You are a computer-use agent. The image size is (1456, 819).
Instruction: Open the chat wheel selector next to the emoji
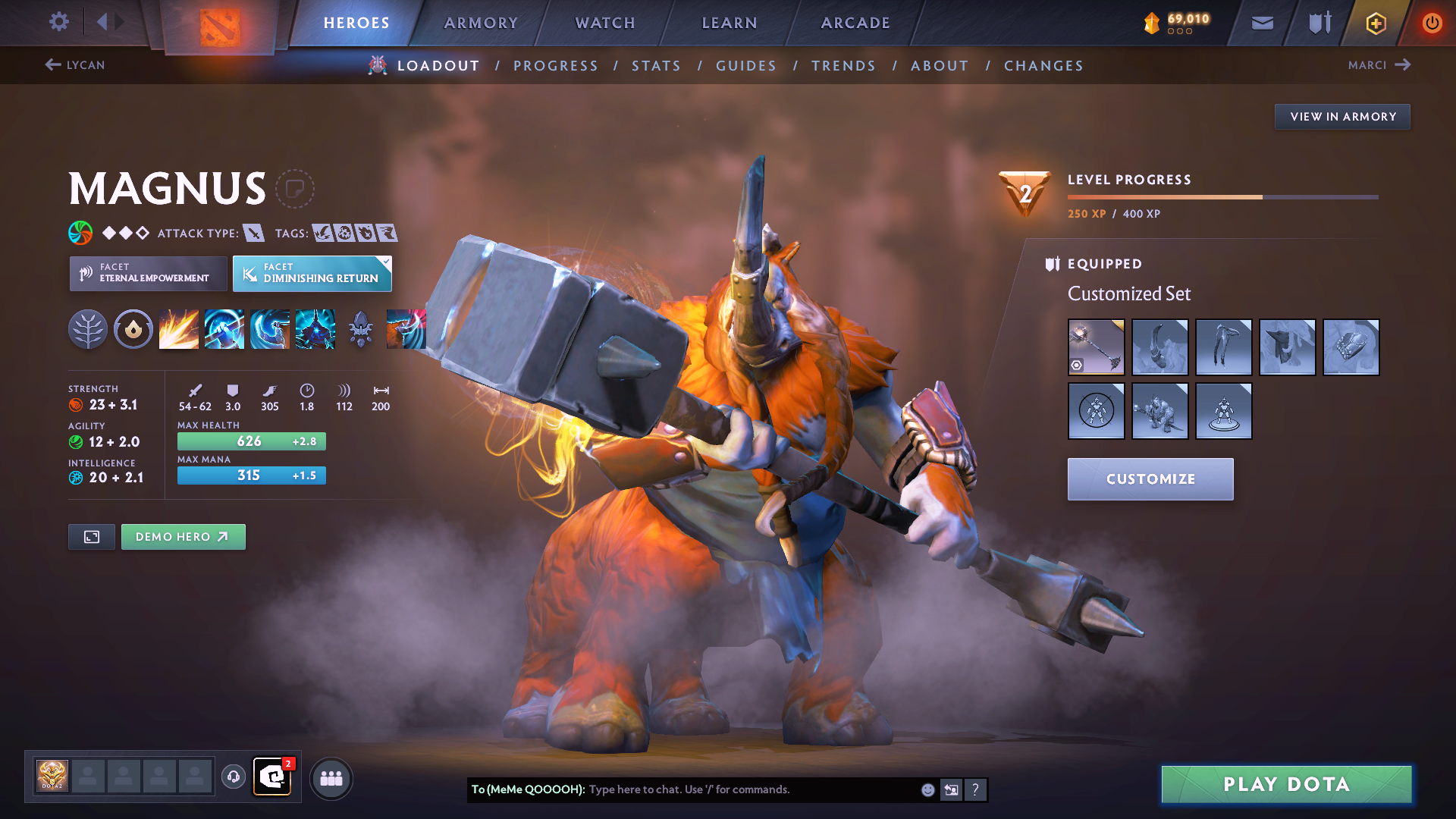pos(951,789)
